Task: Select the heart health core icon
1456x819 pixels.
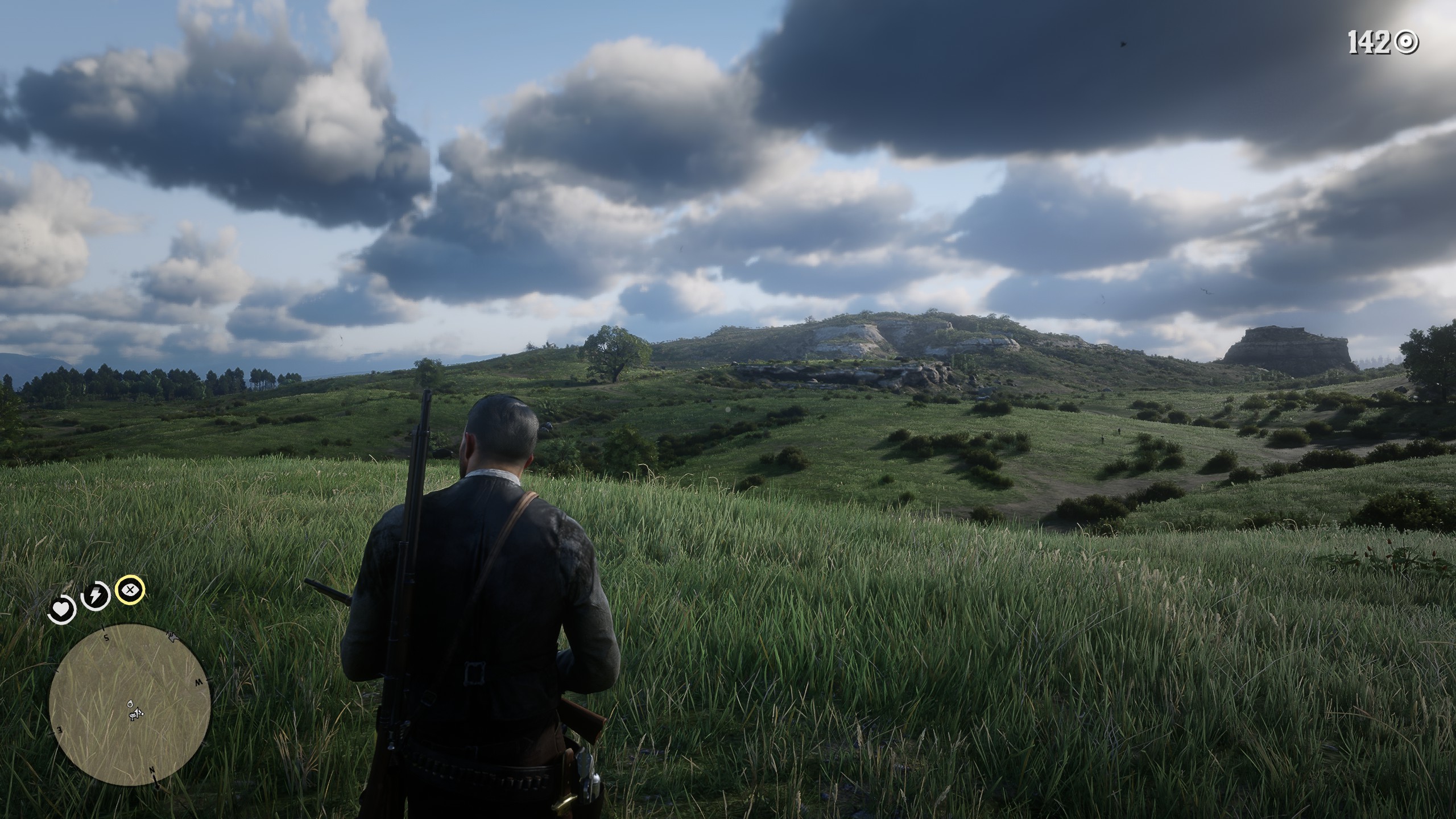Action: coord(61,610)
